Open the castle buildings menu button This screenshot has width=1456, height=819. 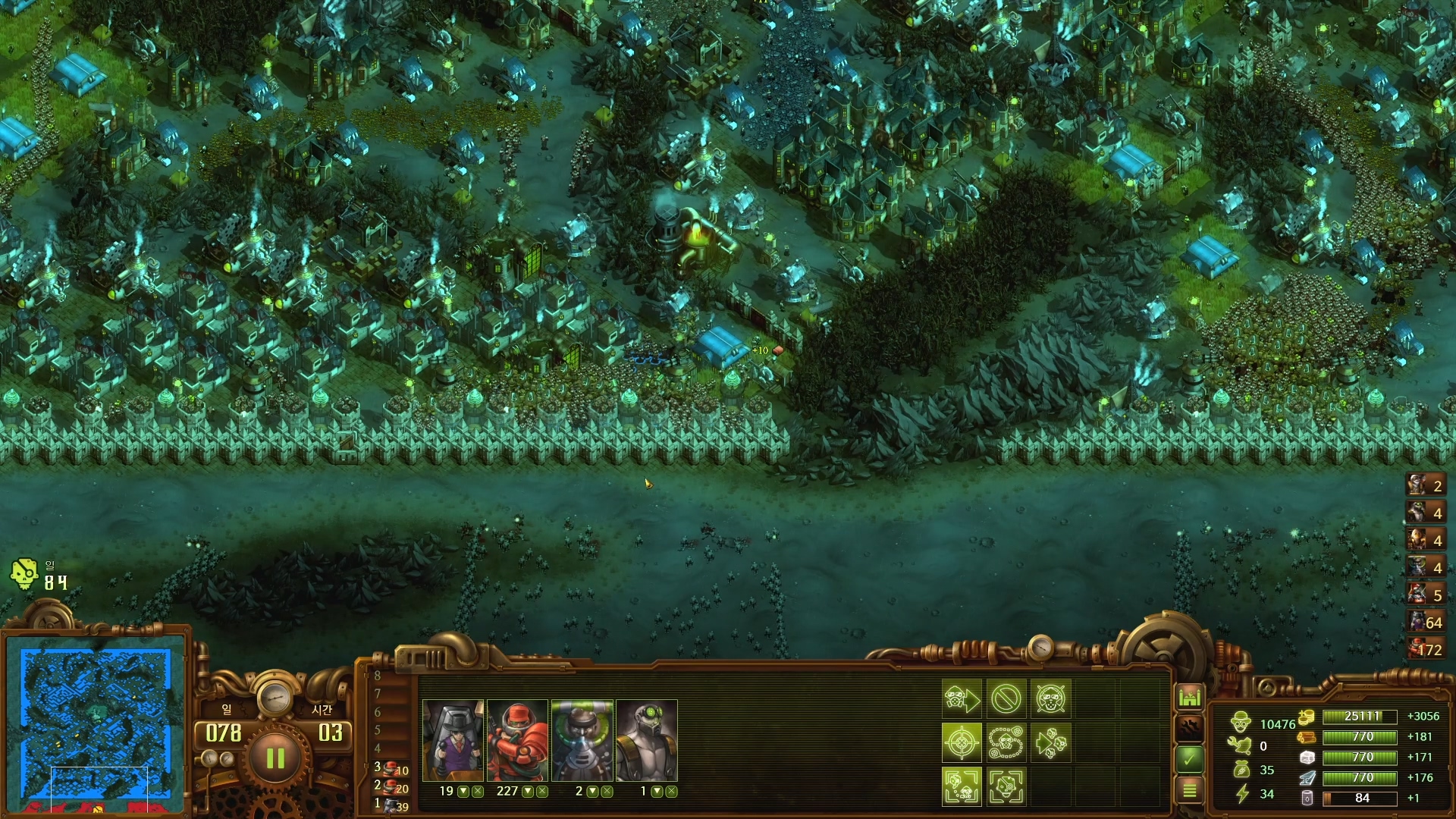1189,696
